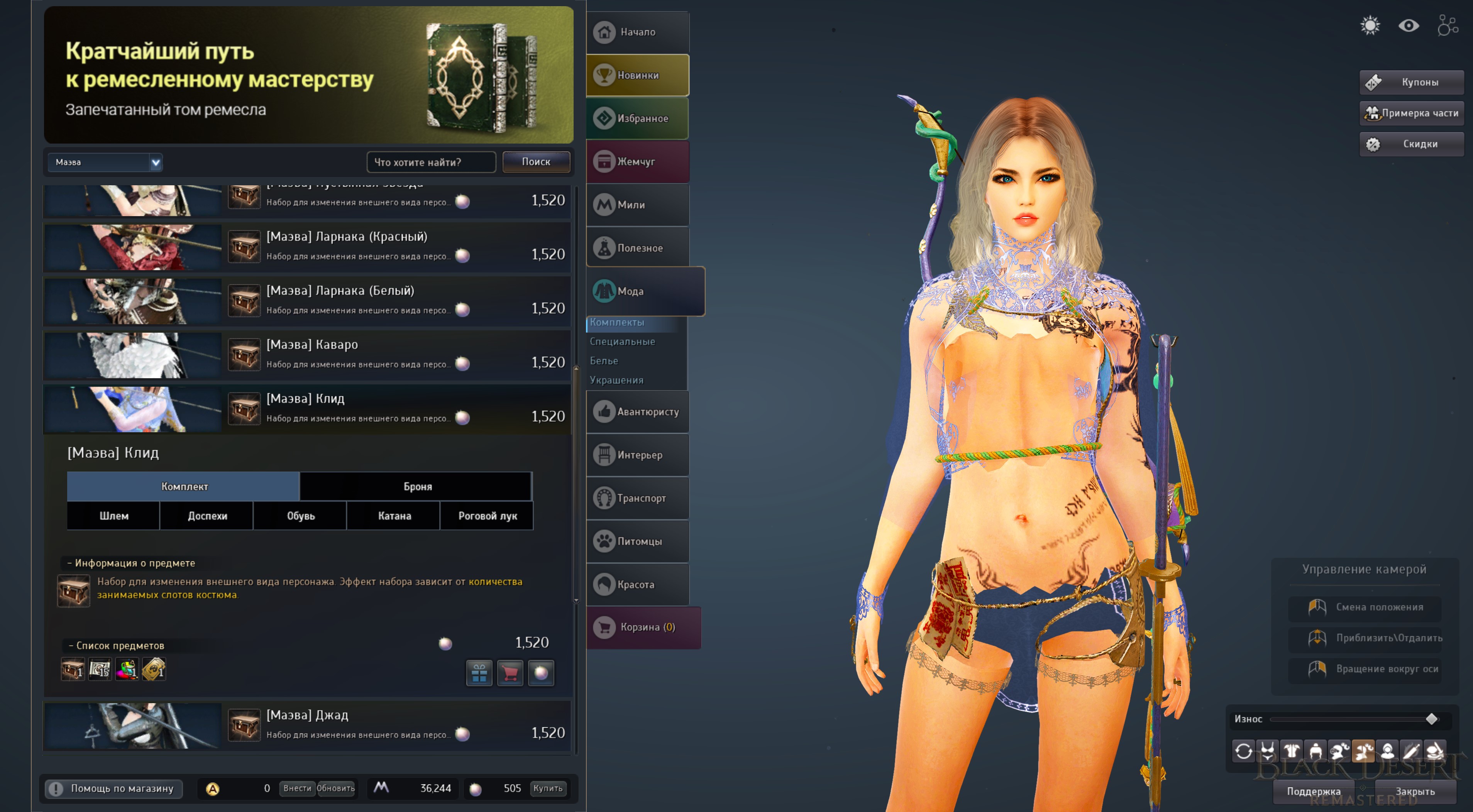1473x812 pixels.
Task: Preview the Роговой лук part
Action: click(x=487, y=516)
